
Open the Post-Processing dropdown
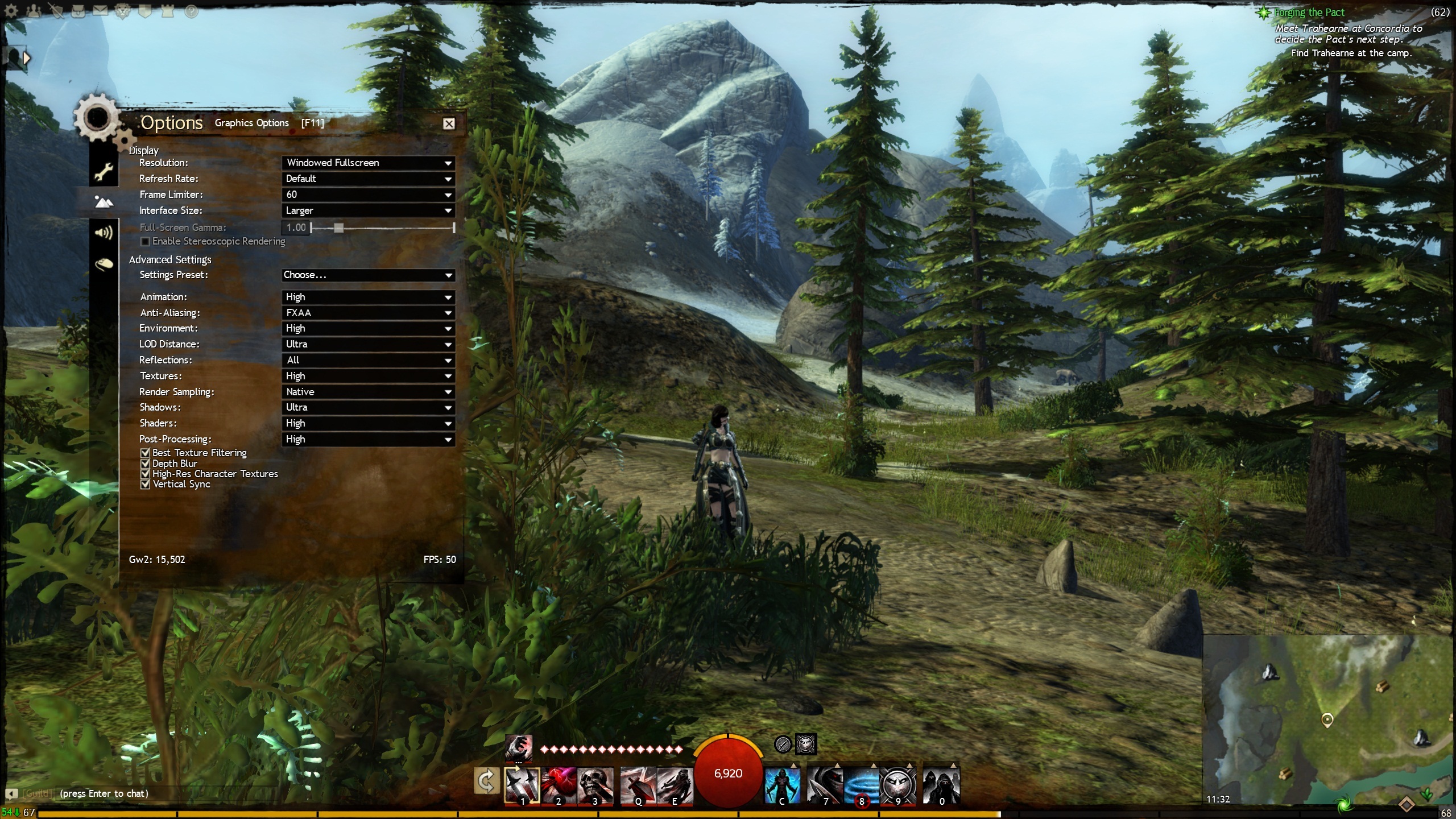pyautogui.click(x=368, y=439)
